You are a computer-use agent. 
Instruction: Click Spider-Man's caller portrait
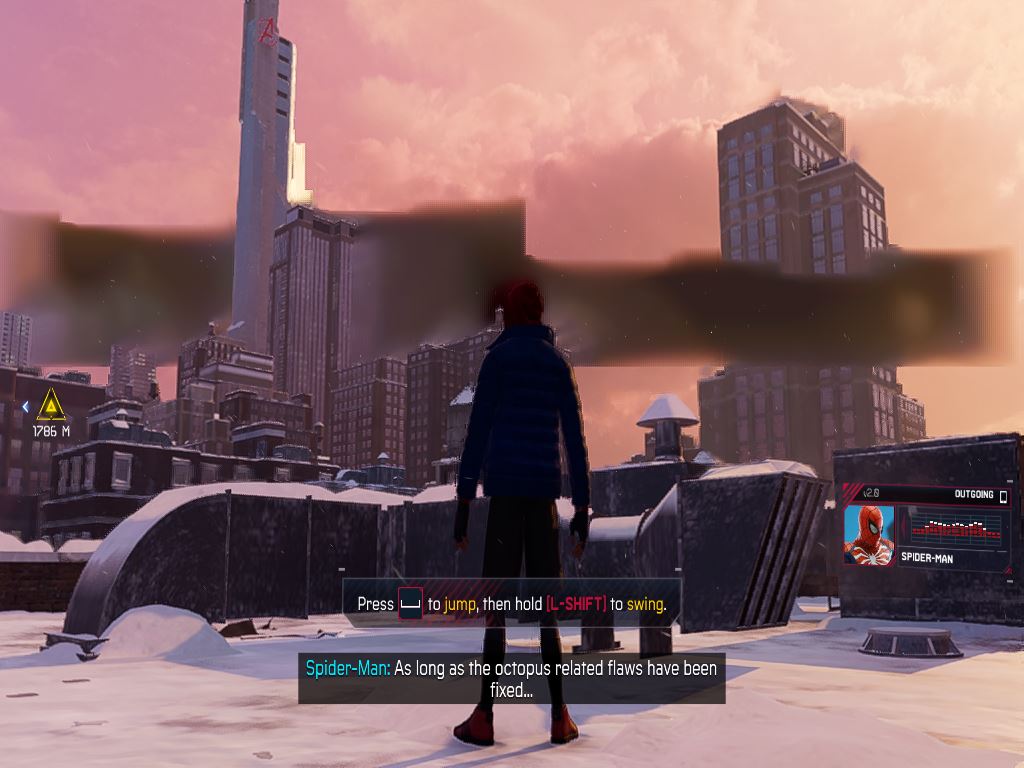click(x=868, y=535)
